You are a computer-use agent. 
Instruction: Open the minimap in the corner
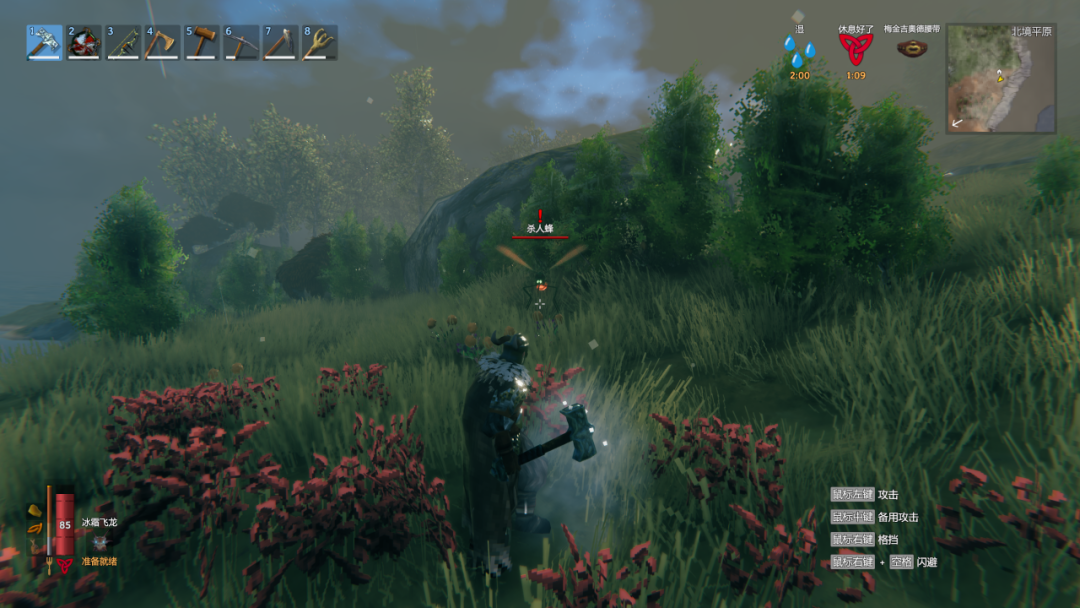click(1001, 79)
